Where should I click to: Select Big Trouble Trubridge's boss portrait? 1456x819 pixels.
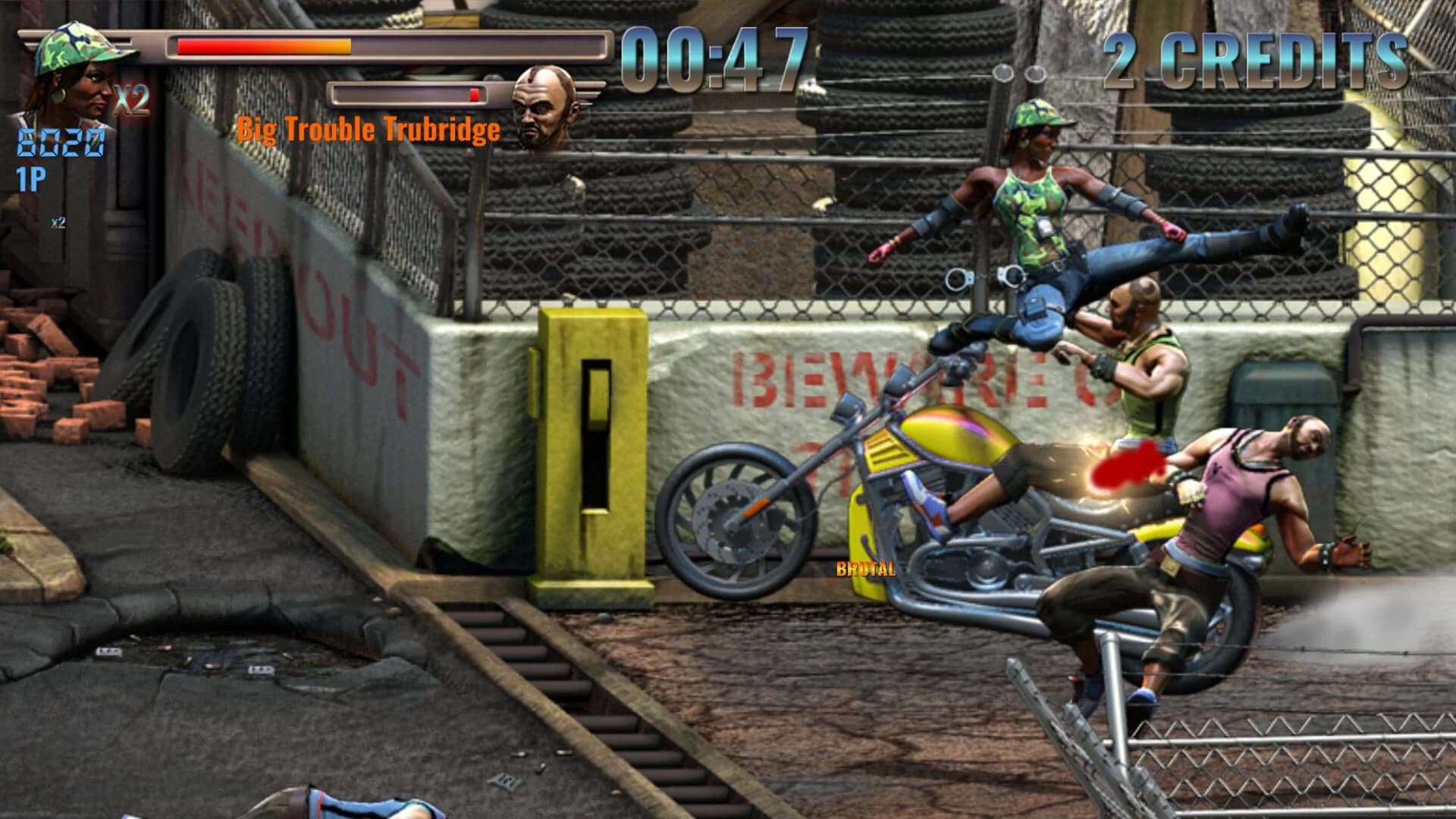542,106
